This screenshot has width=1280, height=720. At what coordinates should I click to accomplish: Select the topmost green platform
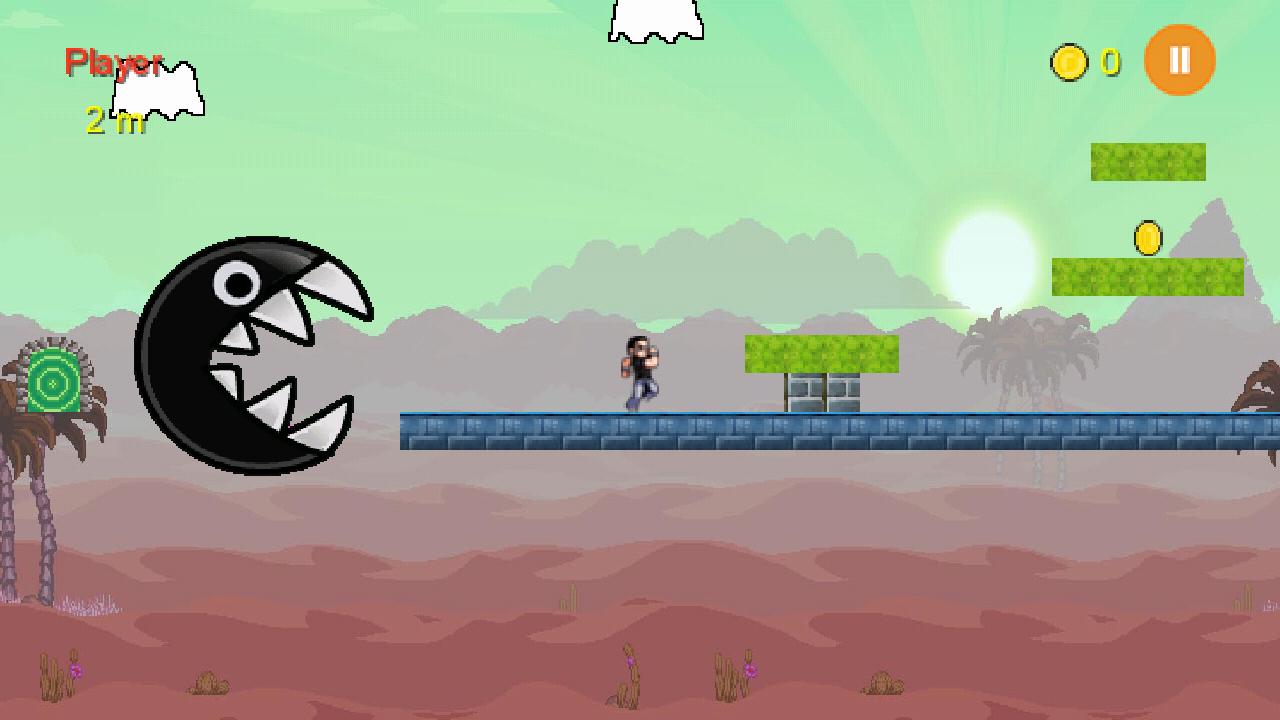point(1148,161)
